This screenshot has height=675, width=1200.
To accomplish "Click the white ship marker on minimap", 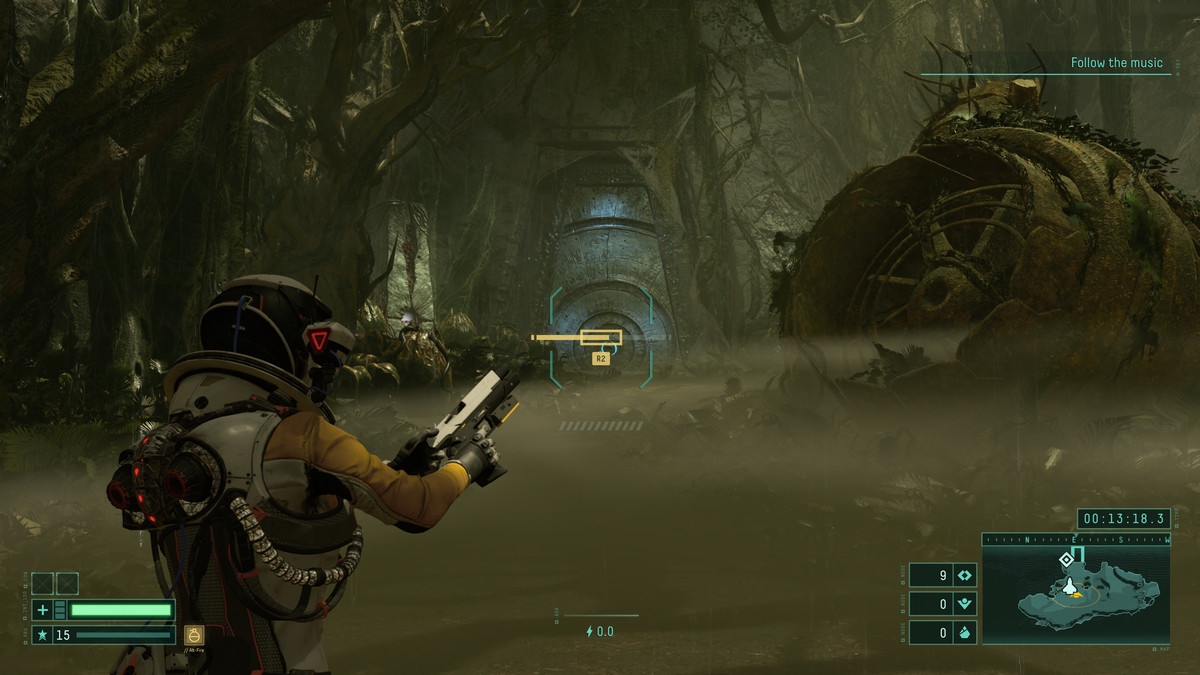I will (x=1068, y=585).
